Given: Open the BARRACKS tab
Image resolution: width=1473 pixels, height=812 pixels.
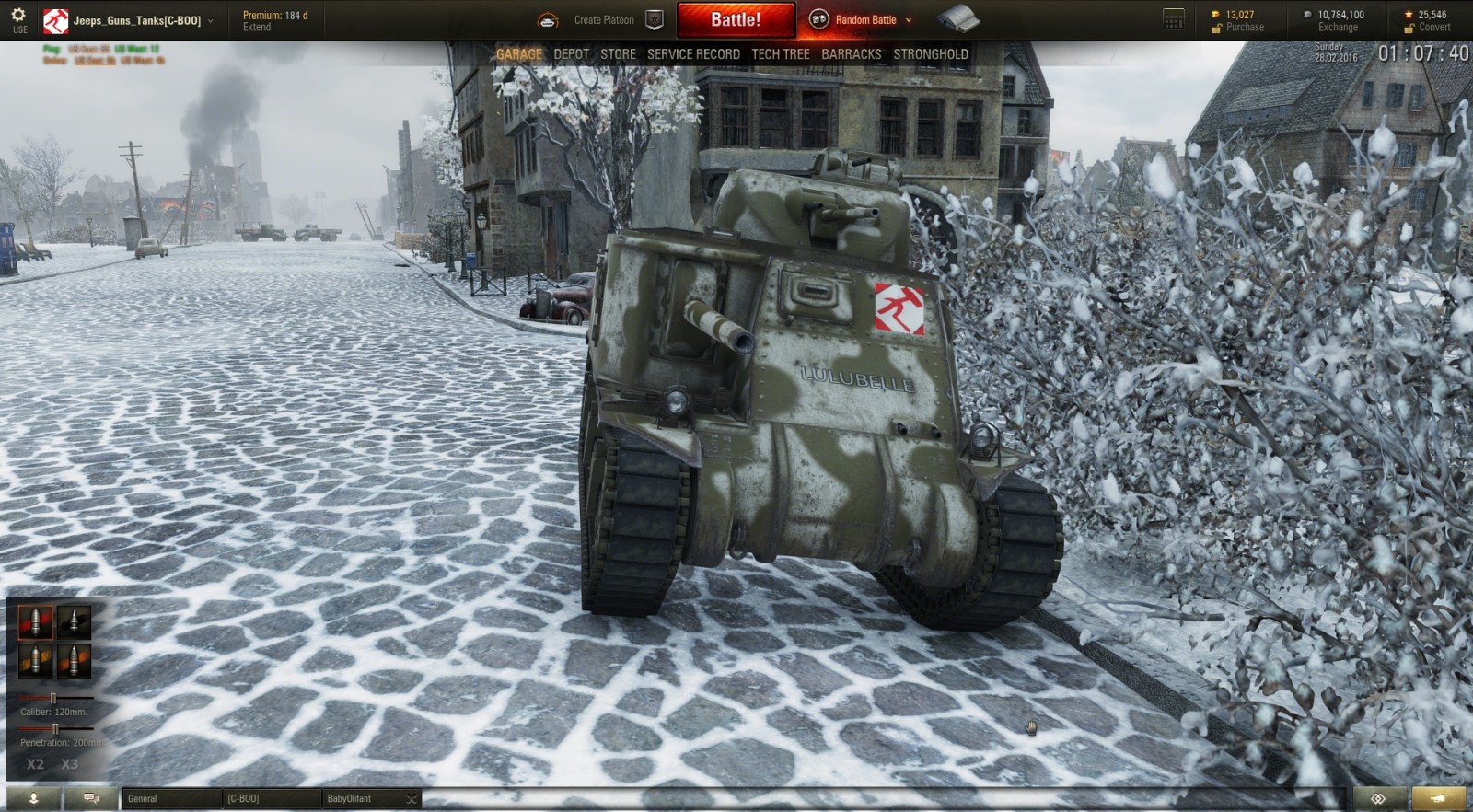Looking at the screenshot, I should click(852, 54).
